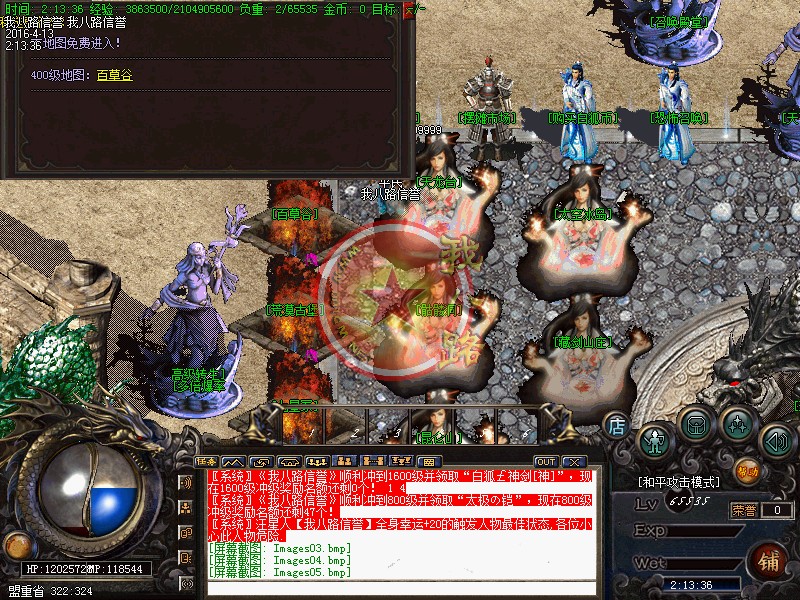Open the character status icon

[x=655, y=440]
